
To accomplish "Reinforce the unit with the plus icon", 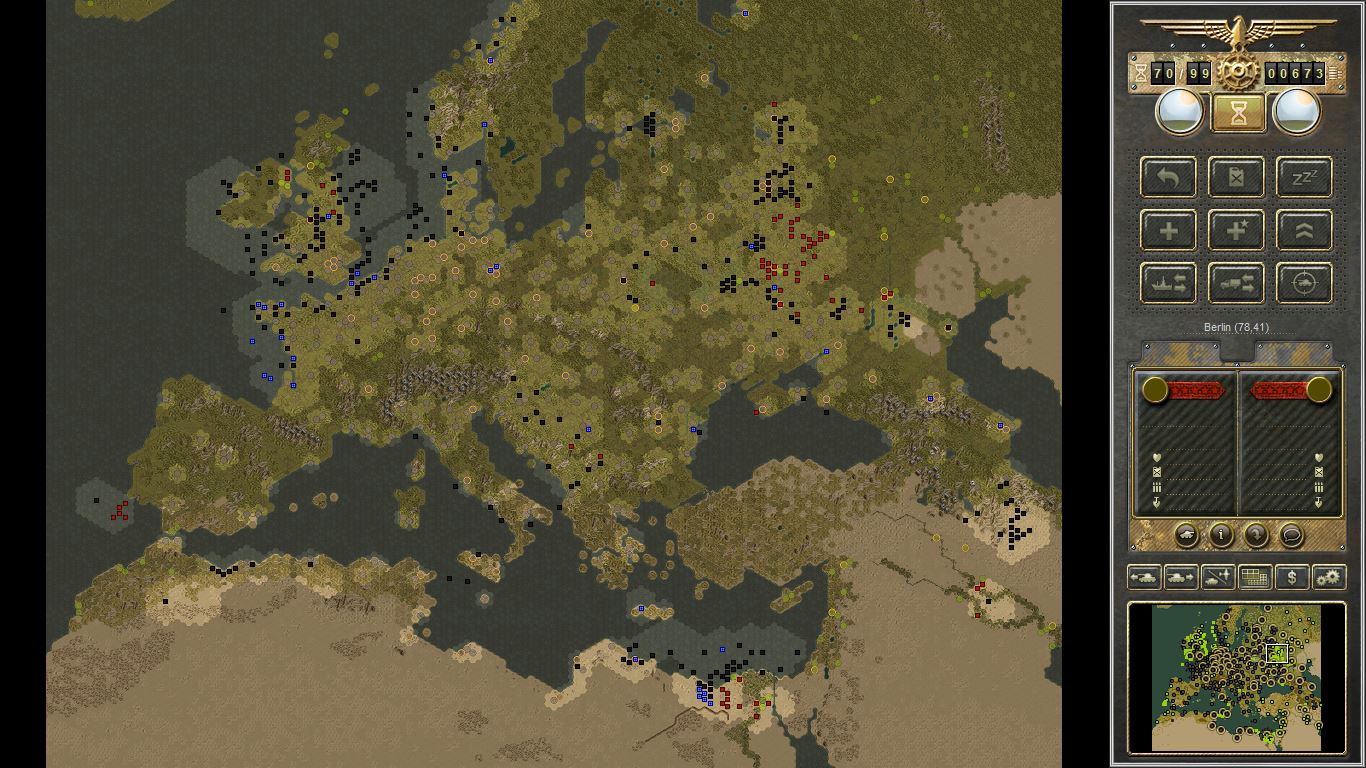I will [x=1168, y=230].
